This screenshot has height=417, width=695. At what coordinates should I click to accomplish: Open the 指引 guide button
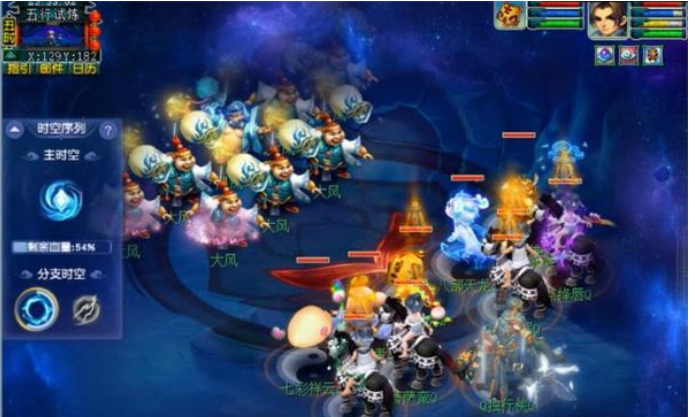(x=19, y=69)
